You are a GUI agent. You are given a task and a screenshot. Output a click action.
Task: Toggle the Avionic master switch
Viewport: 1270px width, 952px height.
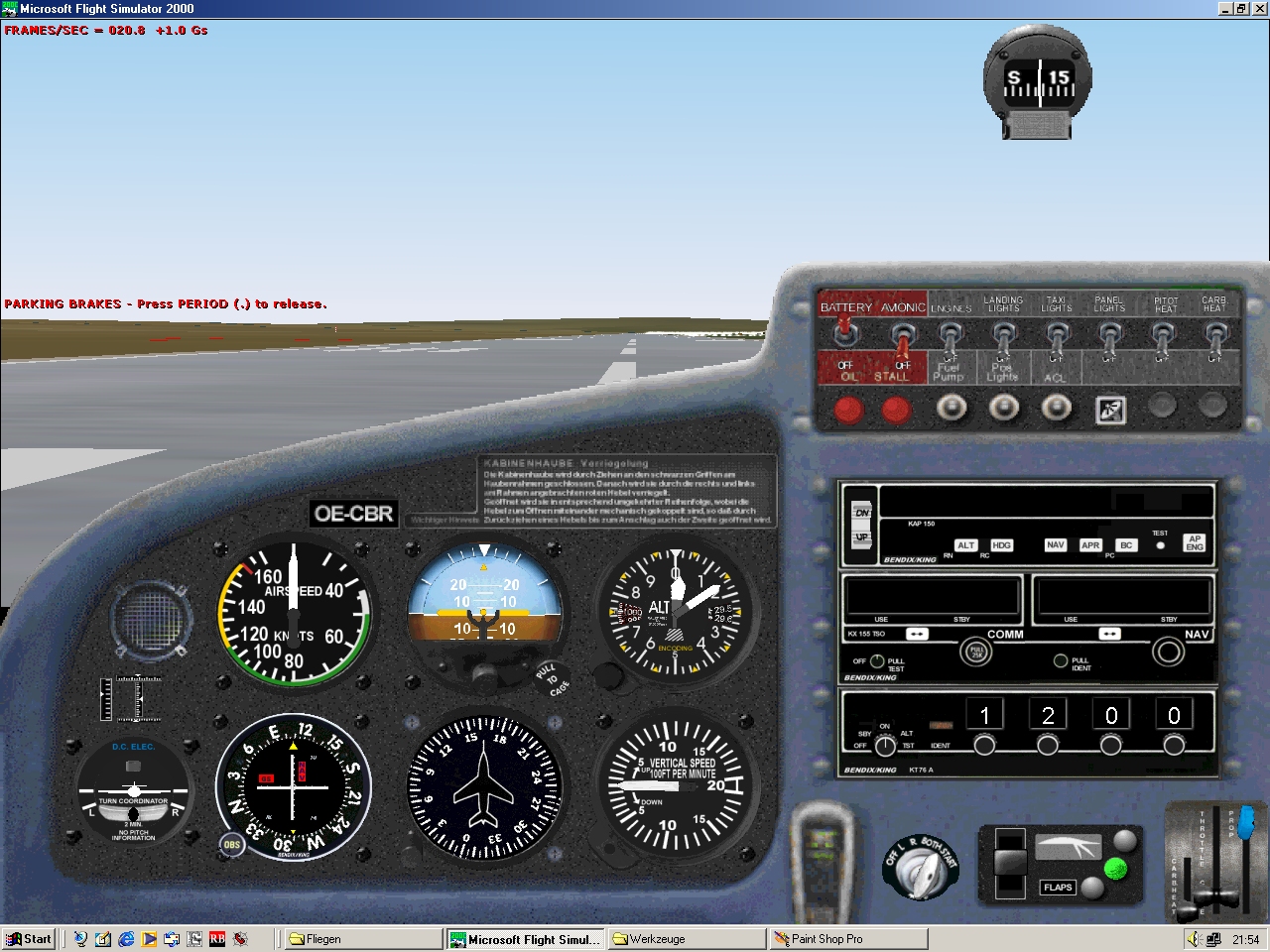tap(903, 339)
